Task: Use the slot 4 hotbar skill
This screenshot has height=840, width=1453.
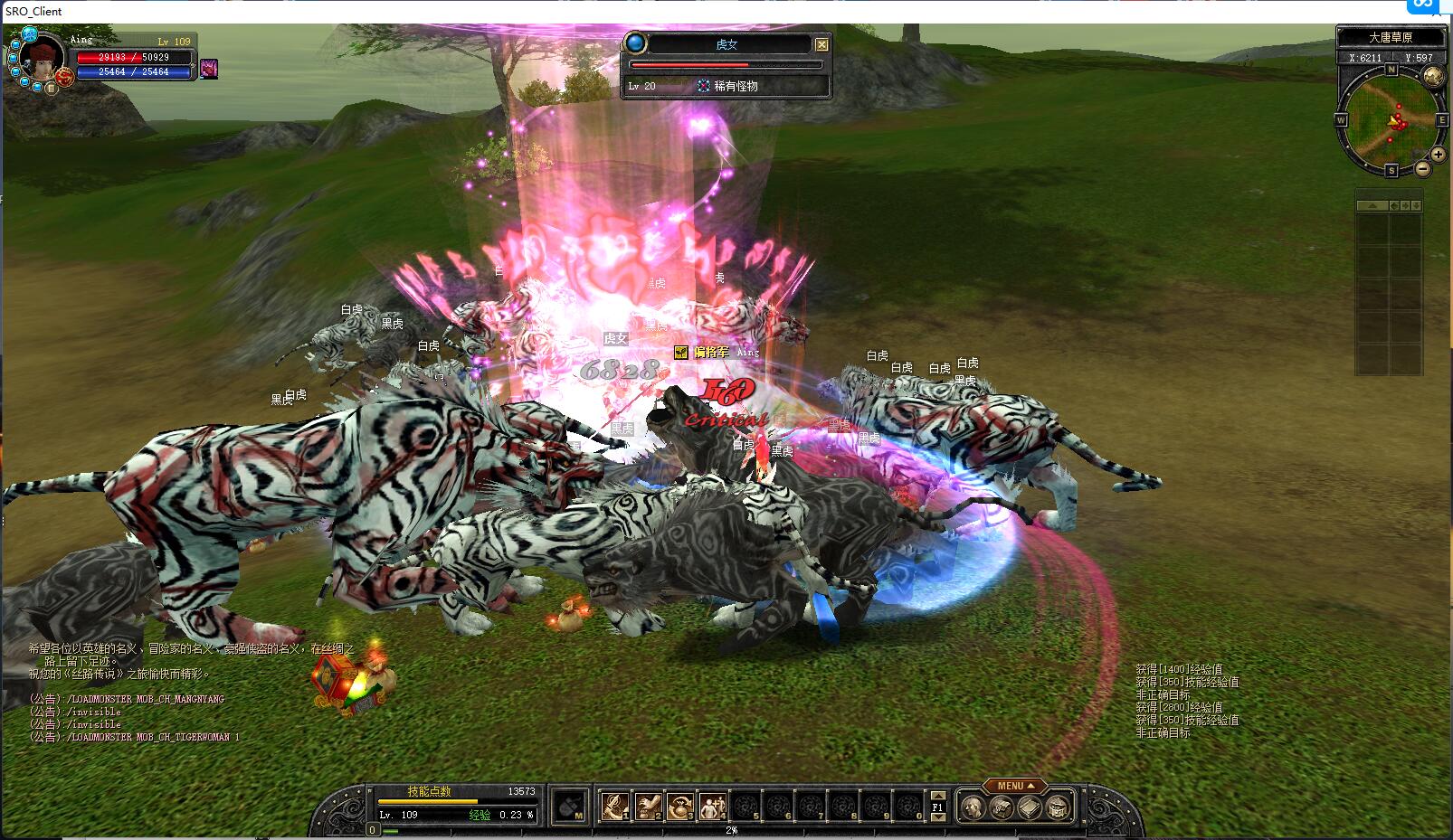Action: (713, 805)
